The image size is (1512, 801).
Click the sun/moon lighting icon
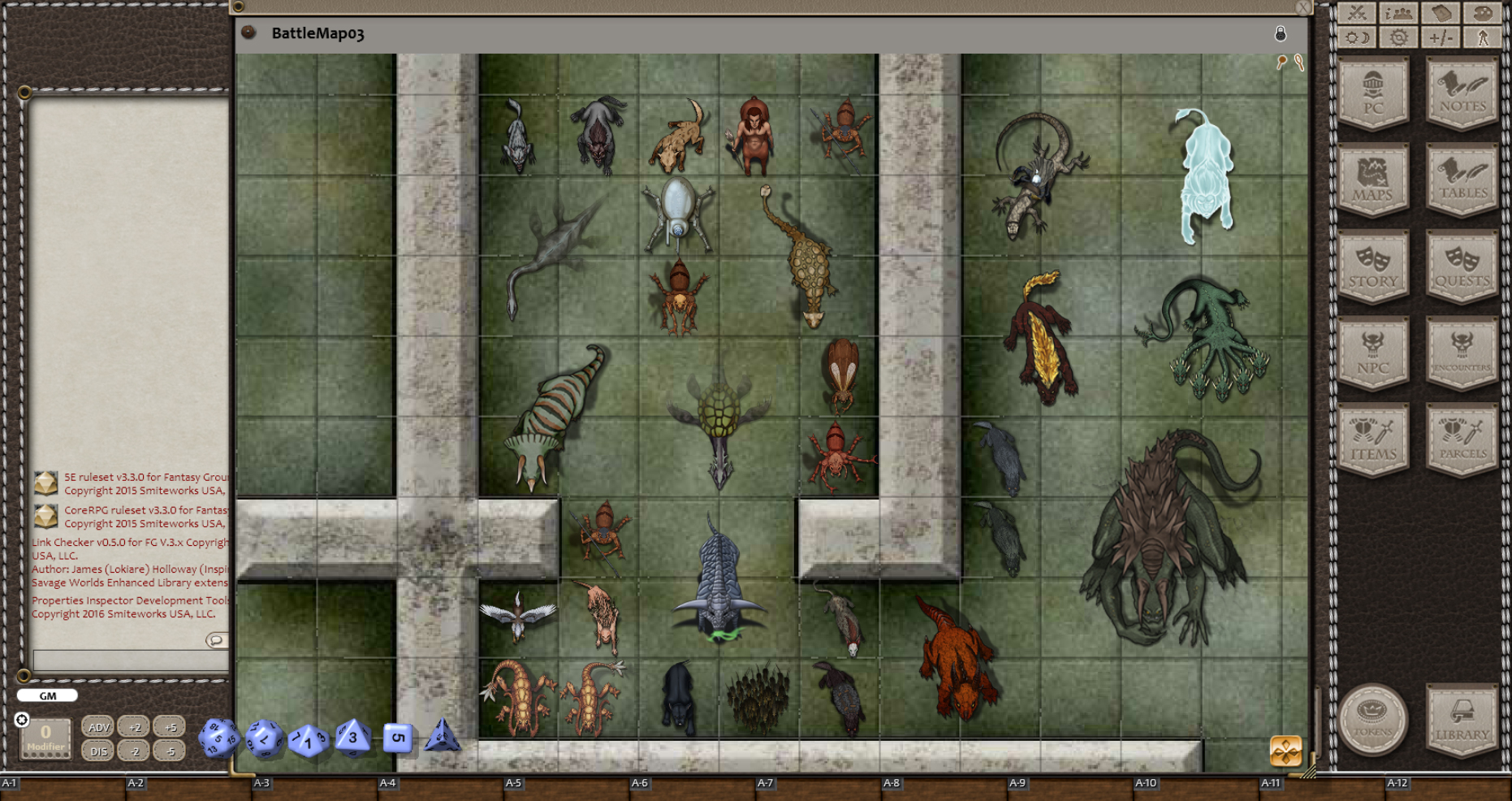1356,38
